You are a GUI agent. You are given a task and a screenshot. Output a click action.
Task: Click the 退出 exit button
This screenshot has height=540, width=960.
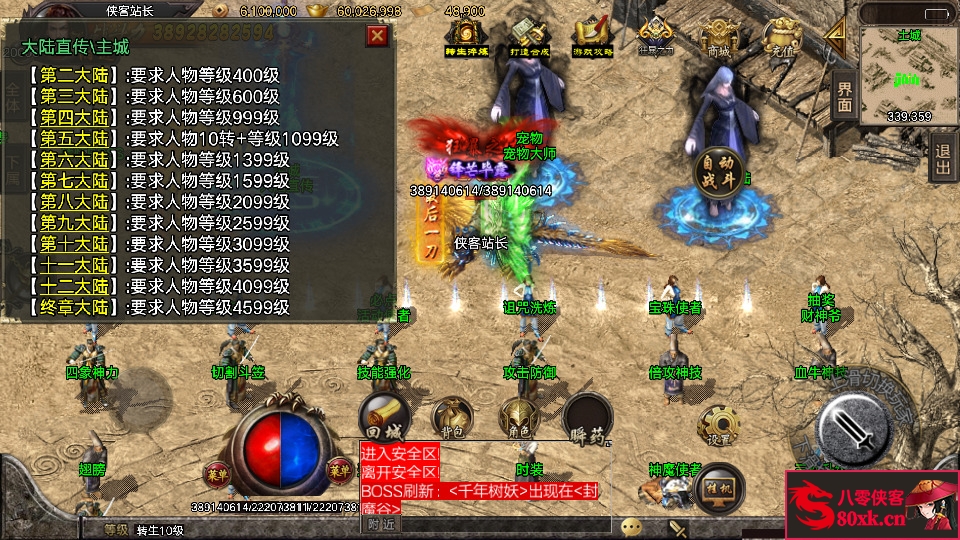[941, 158]
